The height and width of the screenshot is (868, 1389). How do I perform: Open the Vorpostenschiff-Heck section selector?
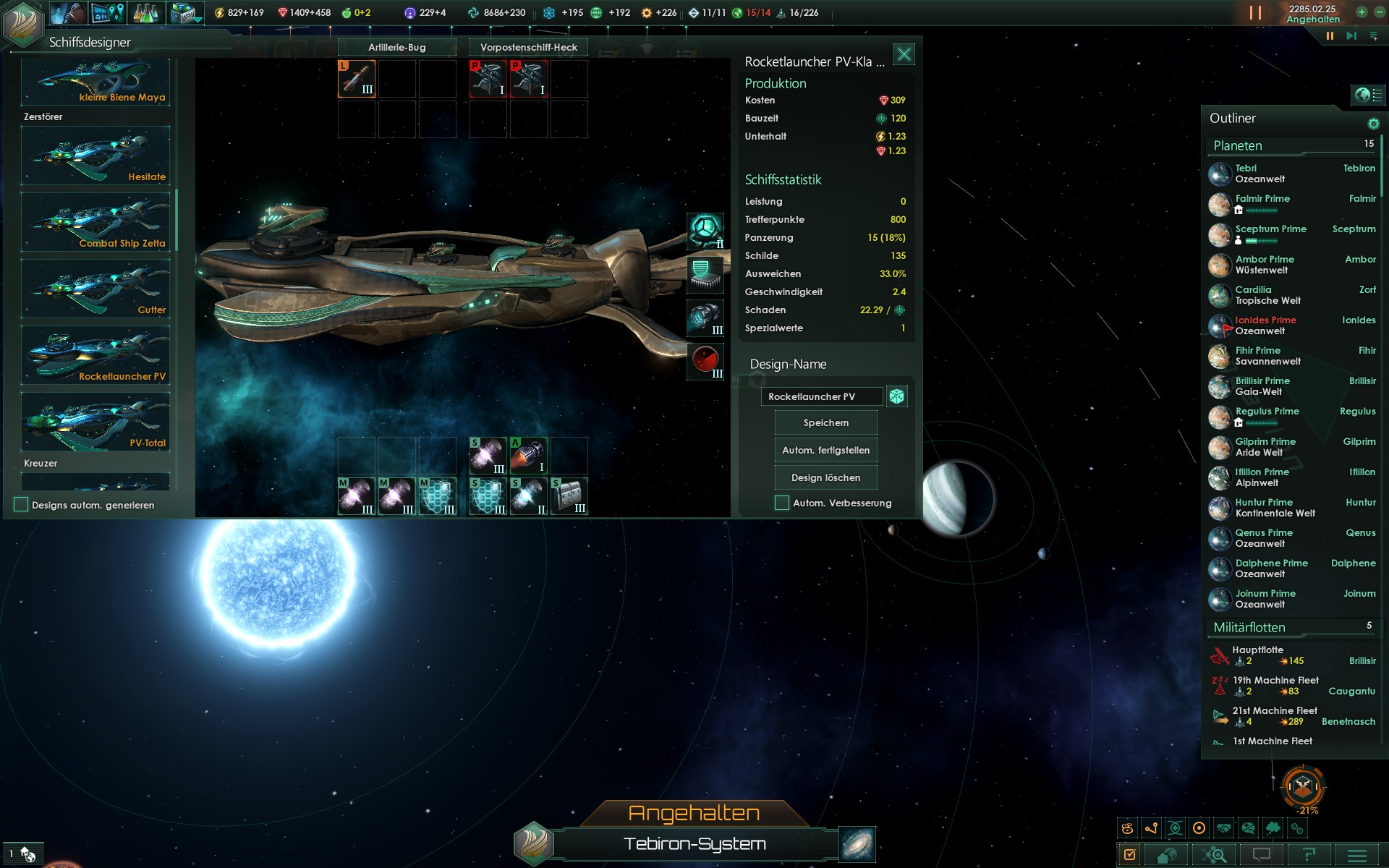click(529, 47)
